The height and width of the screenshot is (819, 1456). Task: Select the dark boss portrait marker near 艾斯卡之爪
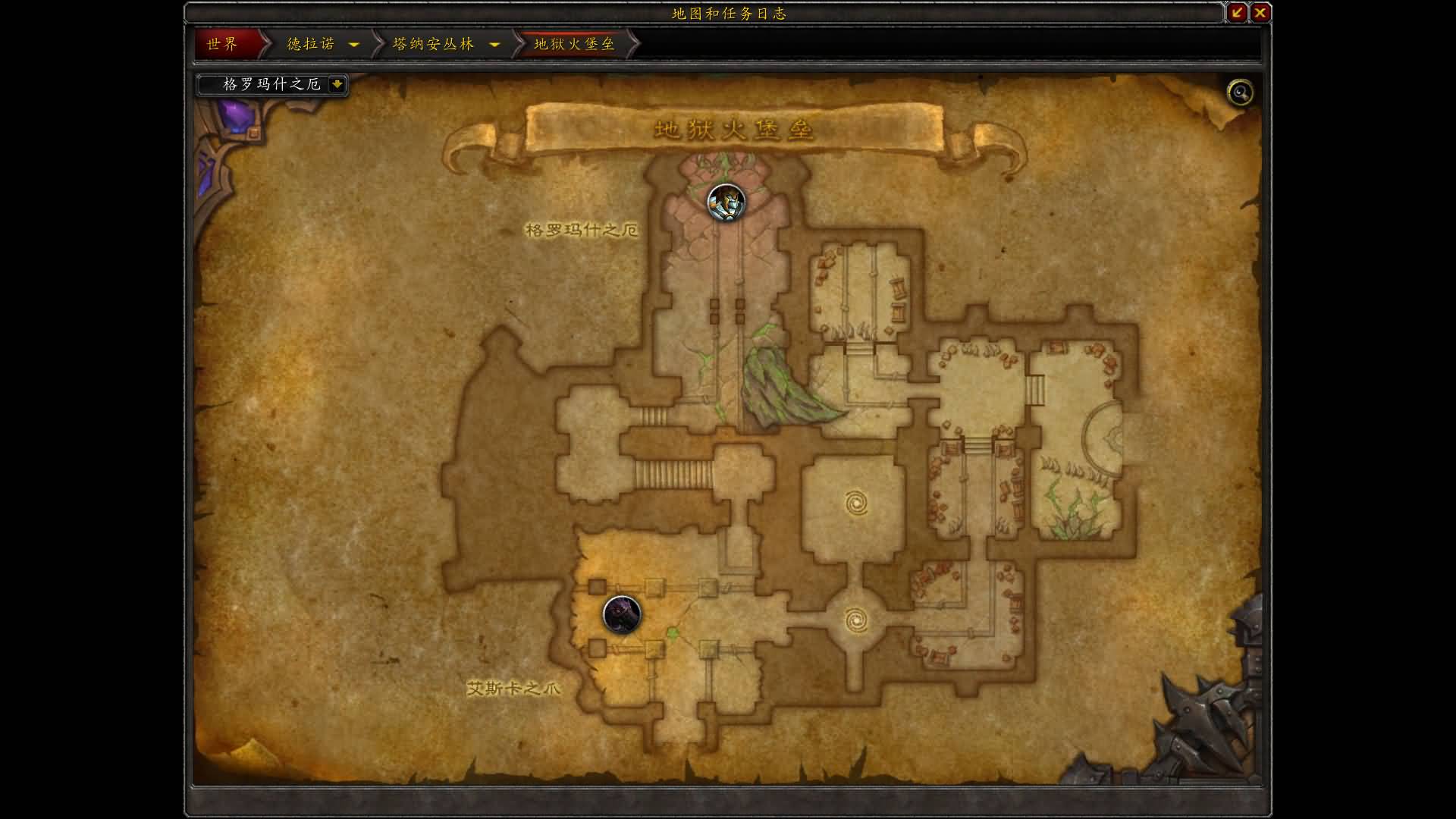point(622,614)
